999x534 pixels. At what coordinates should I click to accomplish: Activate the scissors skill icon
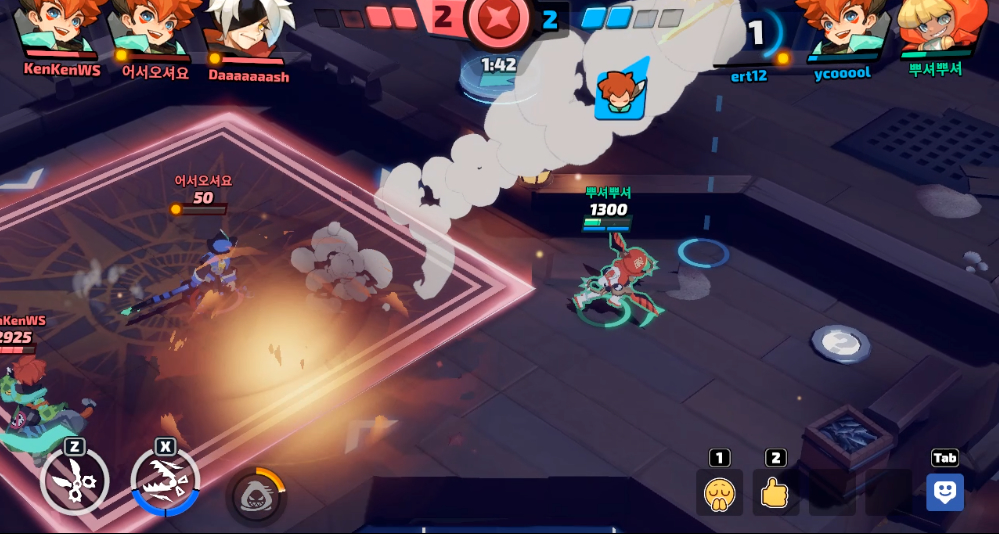pyautogui.click(x=74, y=481)
